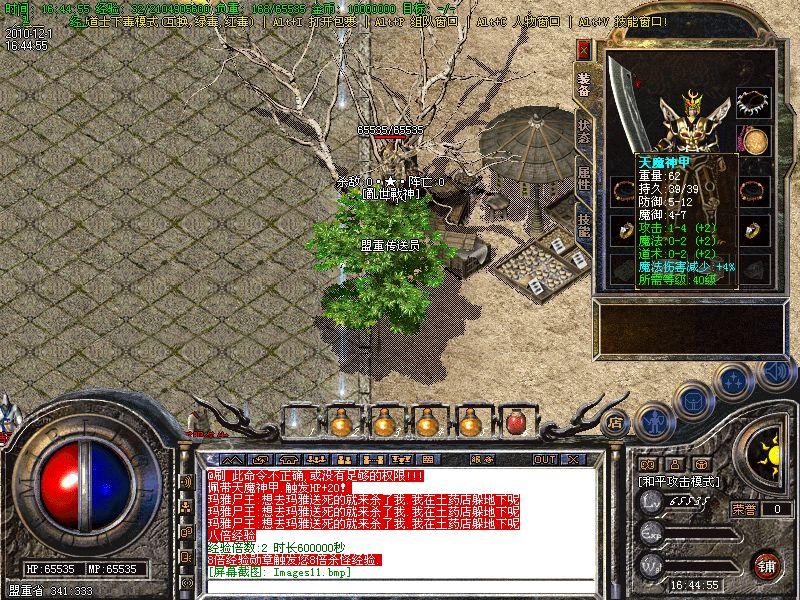Select the red potion in the belt
The image size is (800, 600).
point(516,422)
